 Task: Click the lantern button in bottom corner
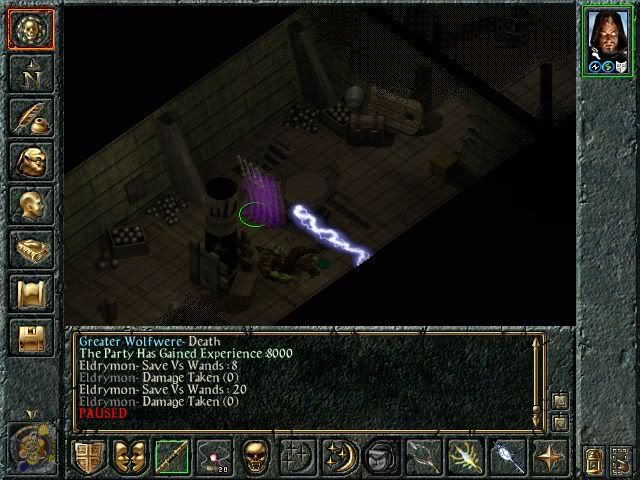593,459
